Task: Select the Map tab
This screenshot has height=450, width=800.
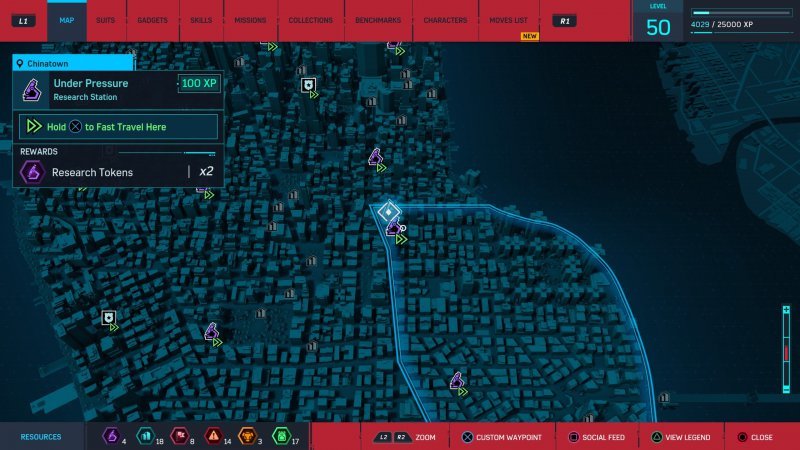Action: point(67,20)
